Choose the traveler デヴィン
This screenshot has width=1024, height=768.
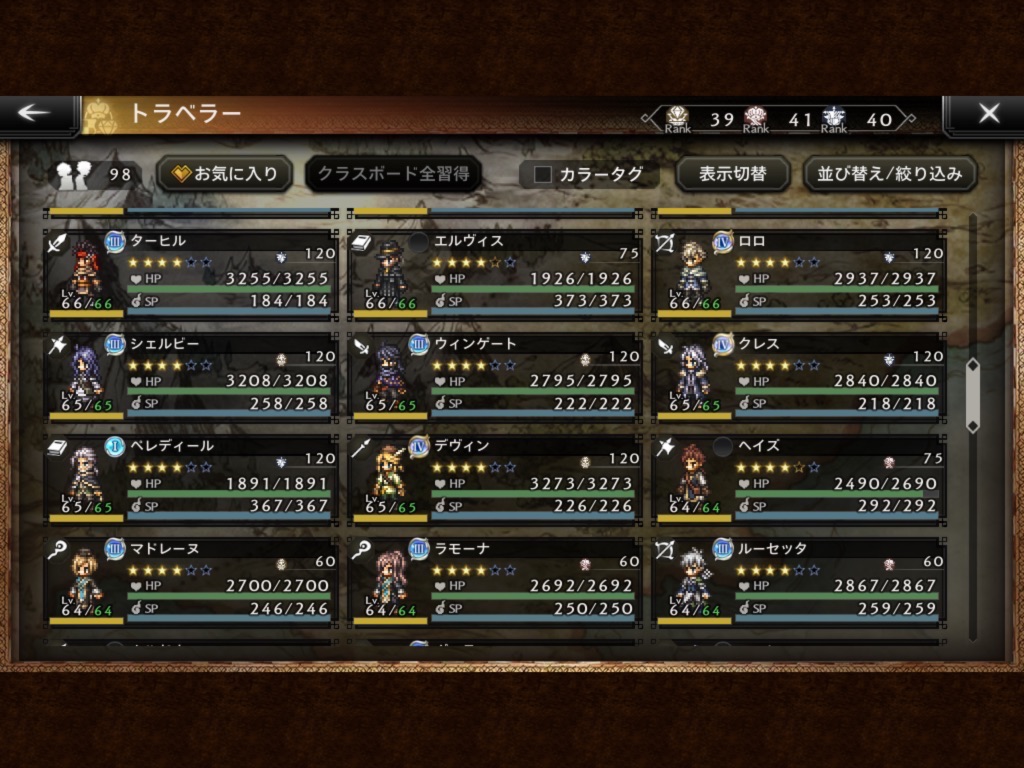494,477
